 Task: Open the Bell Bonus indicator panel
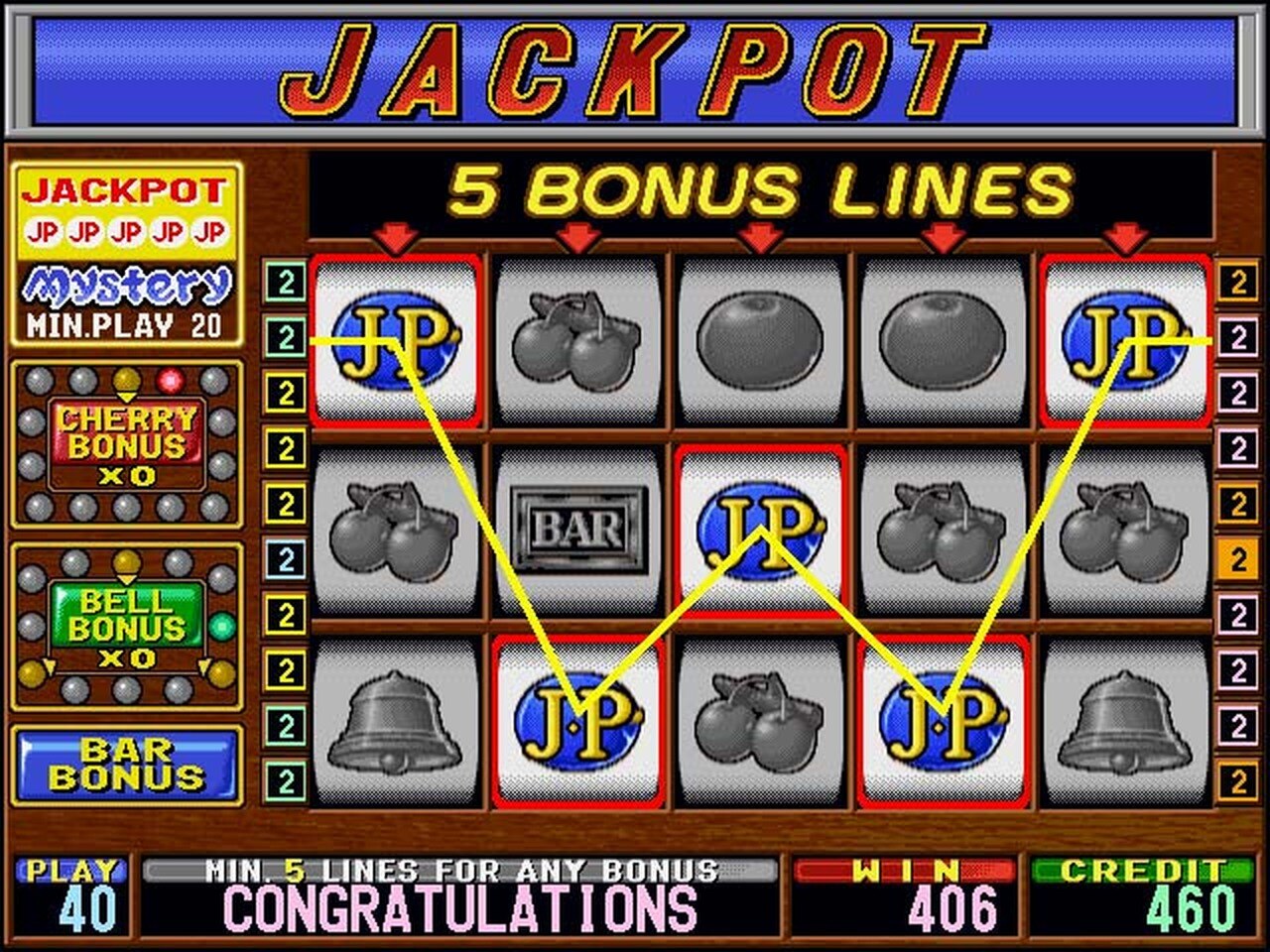click(126, 627)
